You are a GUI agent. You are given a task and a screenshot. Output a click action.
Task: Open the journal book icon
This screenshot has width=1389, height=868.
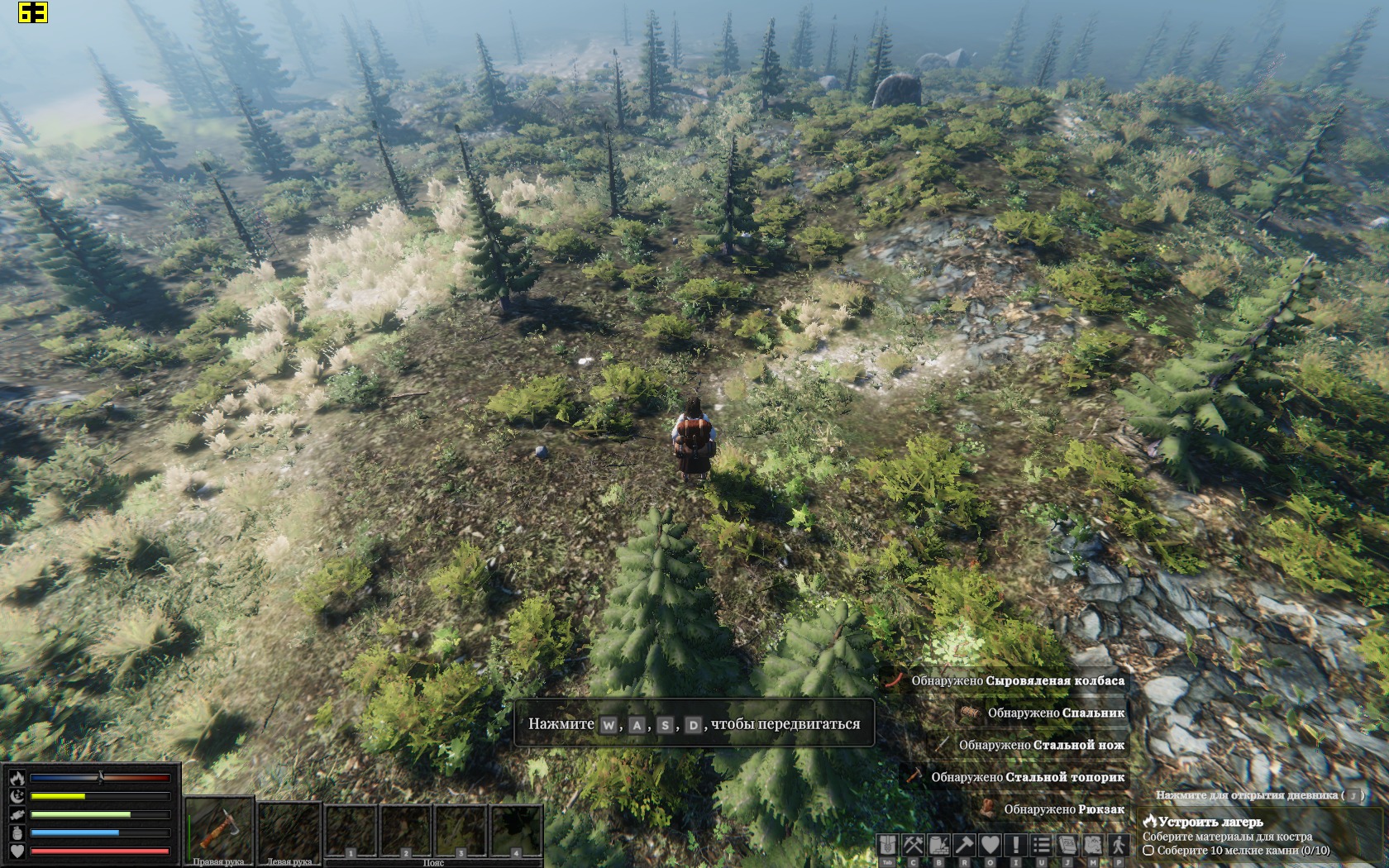point(1067,845)
